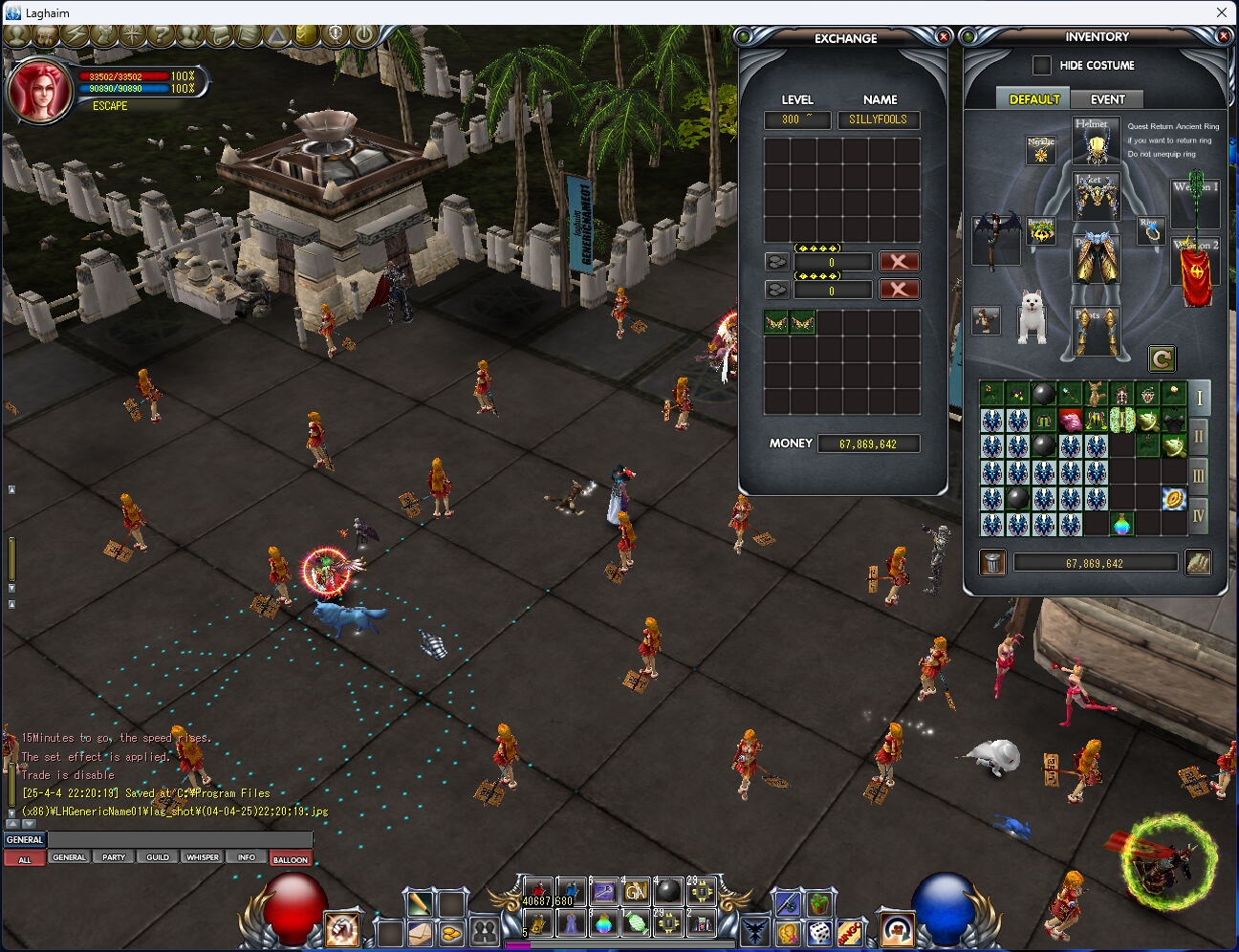The image size is (1239, 952).
Task: Close the Inventory panel
Action: coord(1223,36)
